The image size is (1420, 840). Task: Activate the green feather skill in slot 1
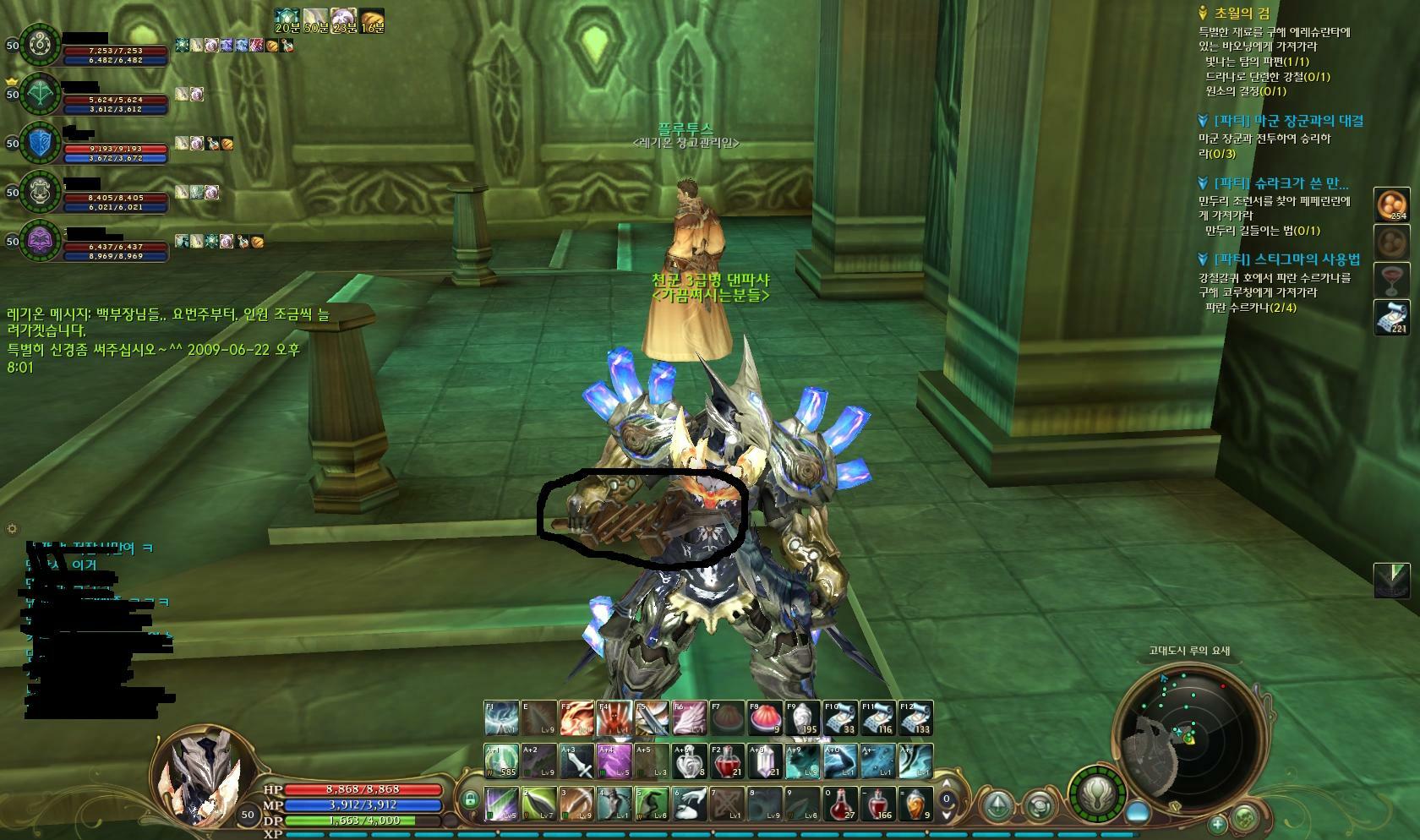(501, 804)
